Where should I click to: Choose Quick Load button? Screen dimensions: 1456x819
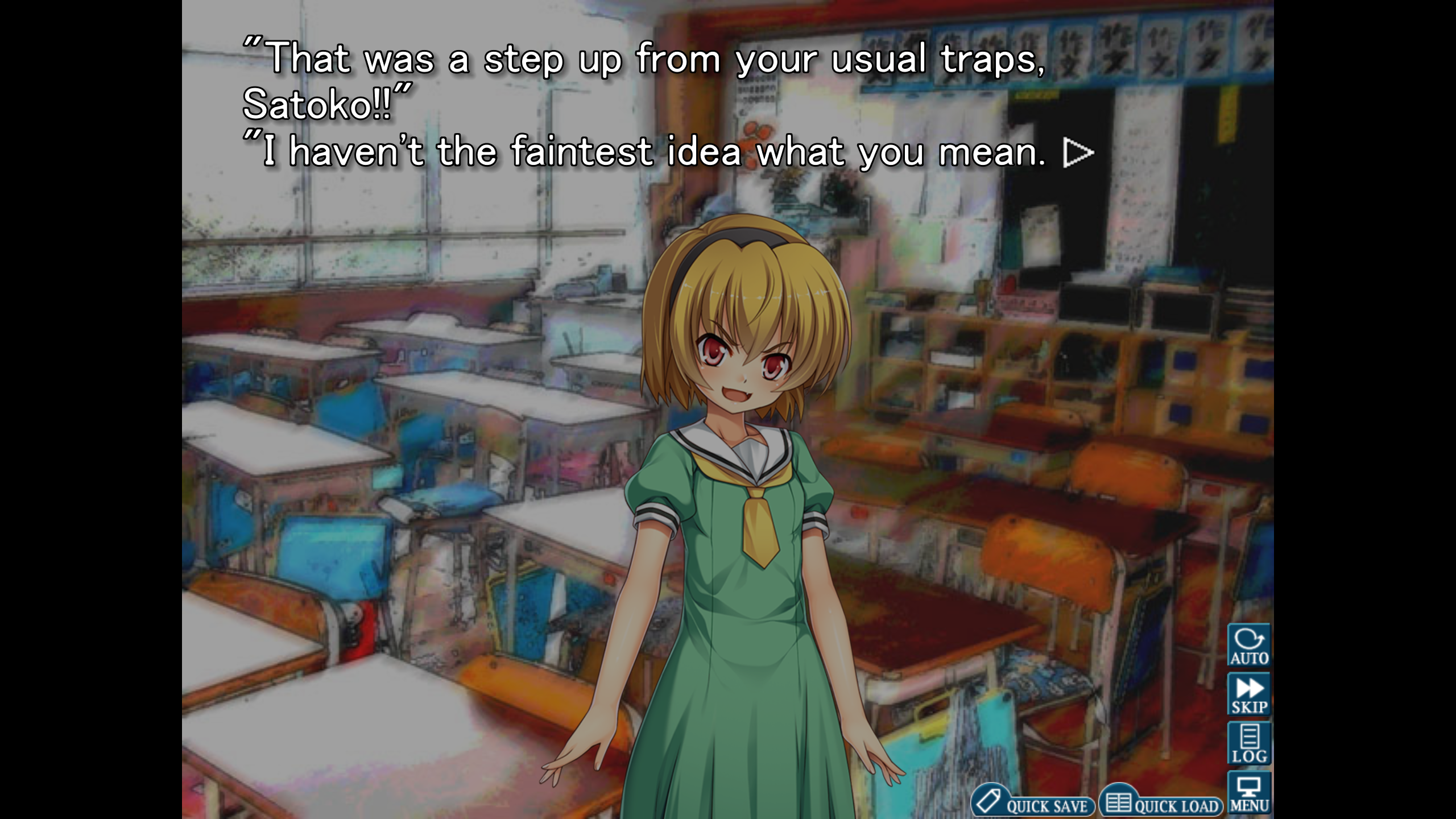click(x=1161, y=803)
